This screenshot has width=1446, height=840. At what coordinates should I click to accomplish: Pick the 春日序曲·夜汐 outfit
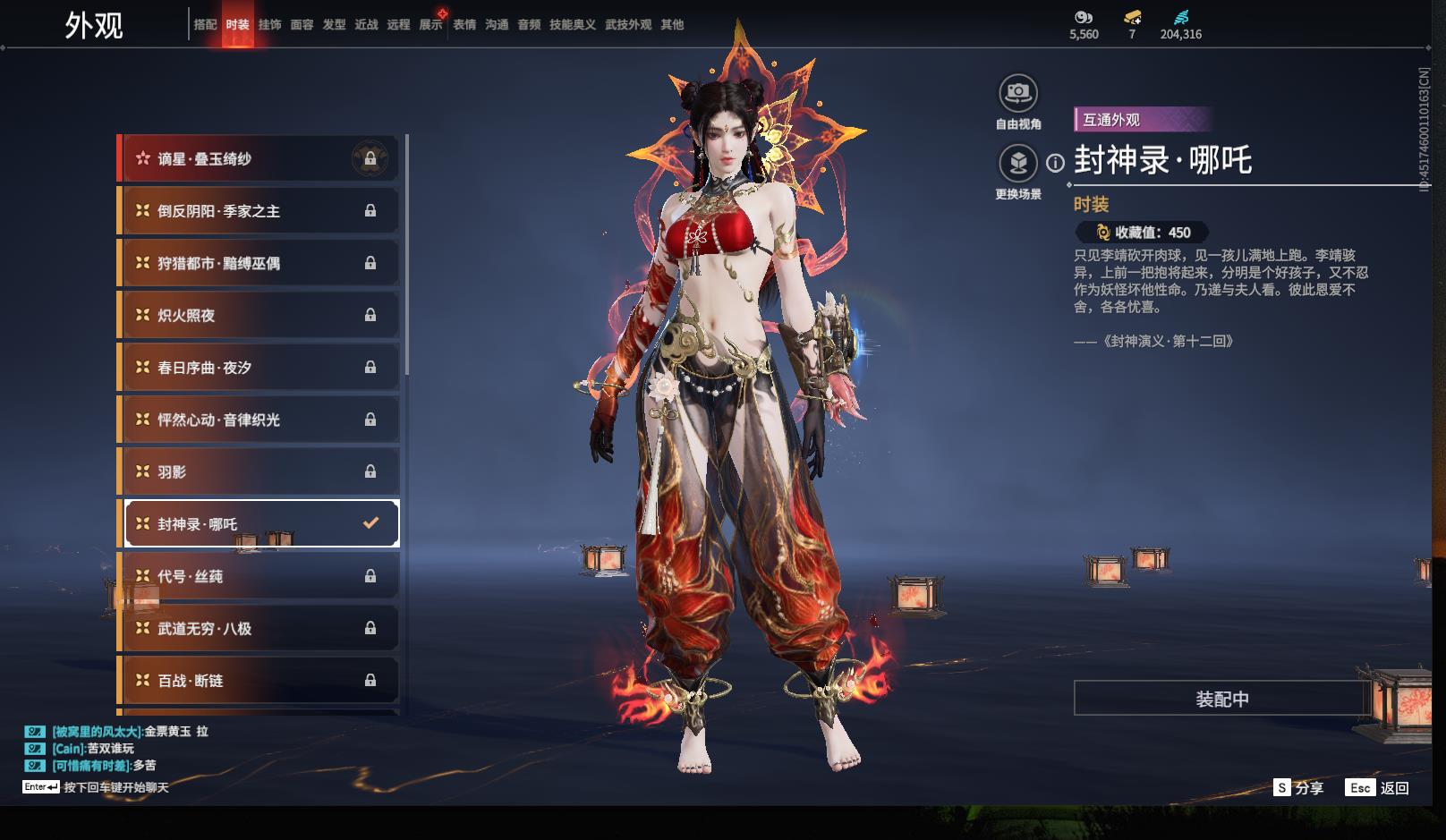258,368
